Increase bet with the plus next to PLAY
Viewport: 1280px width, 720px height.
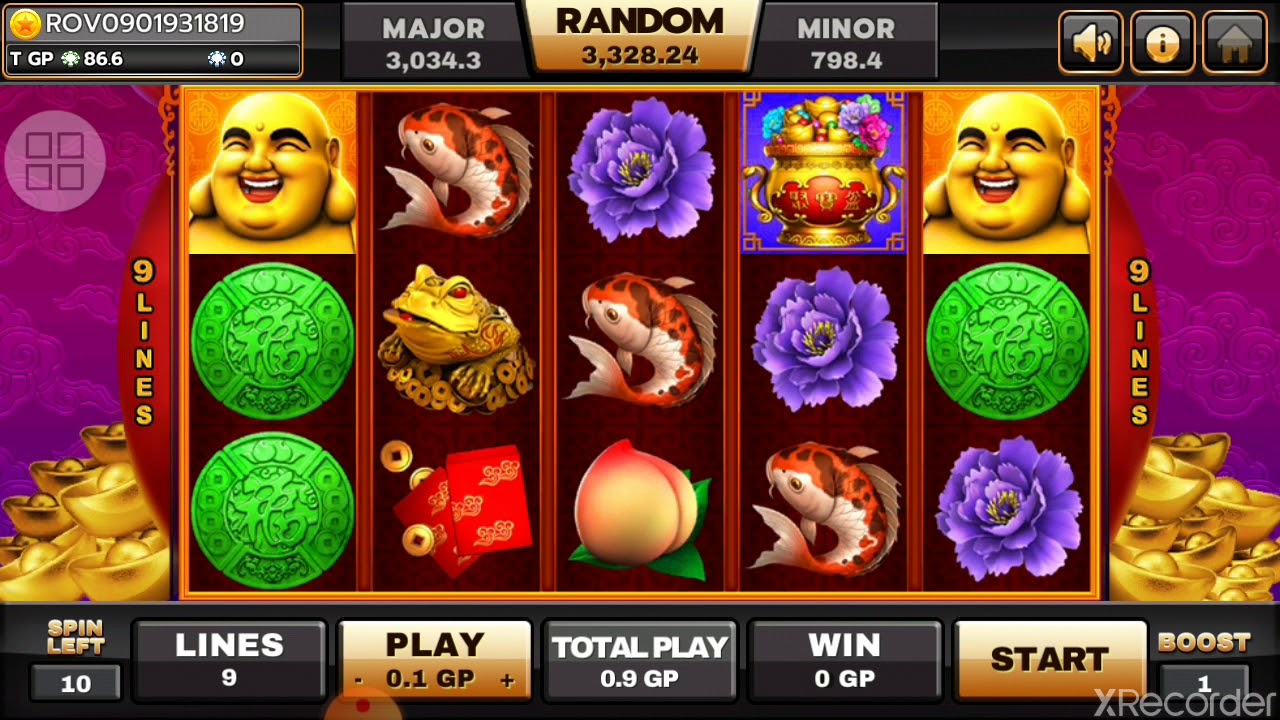(x=508, y=679)
